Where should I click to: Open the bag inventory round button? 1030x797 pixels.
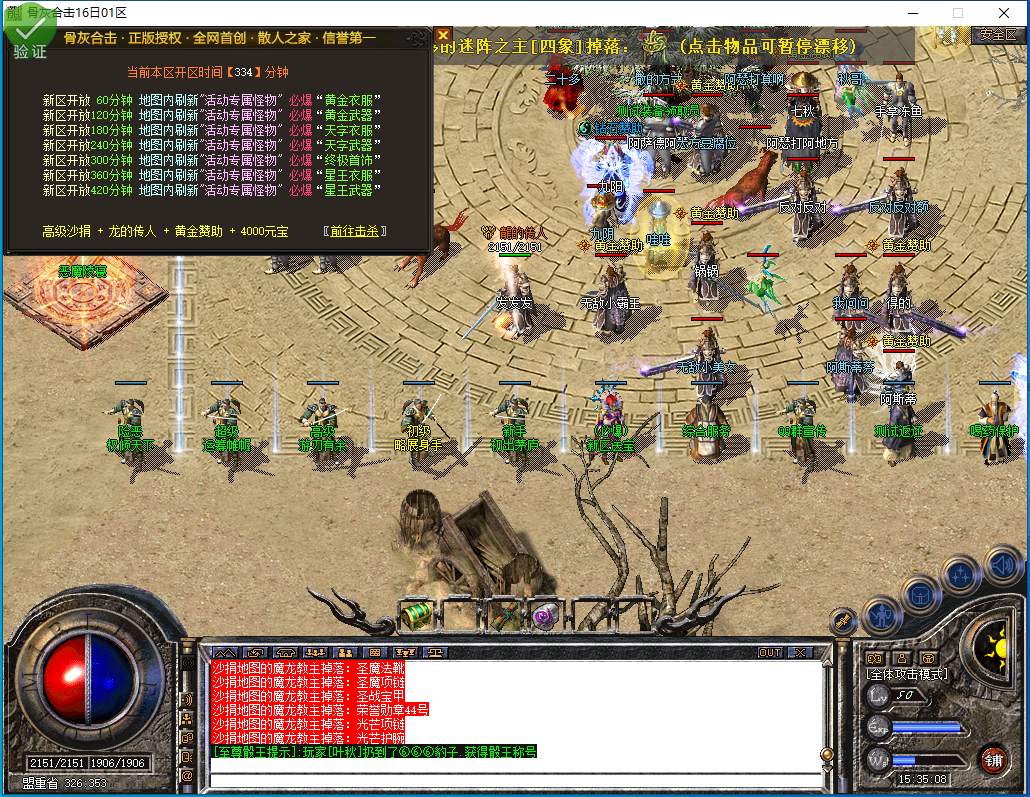pyautogui.click(x=921, y=594)
